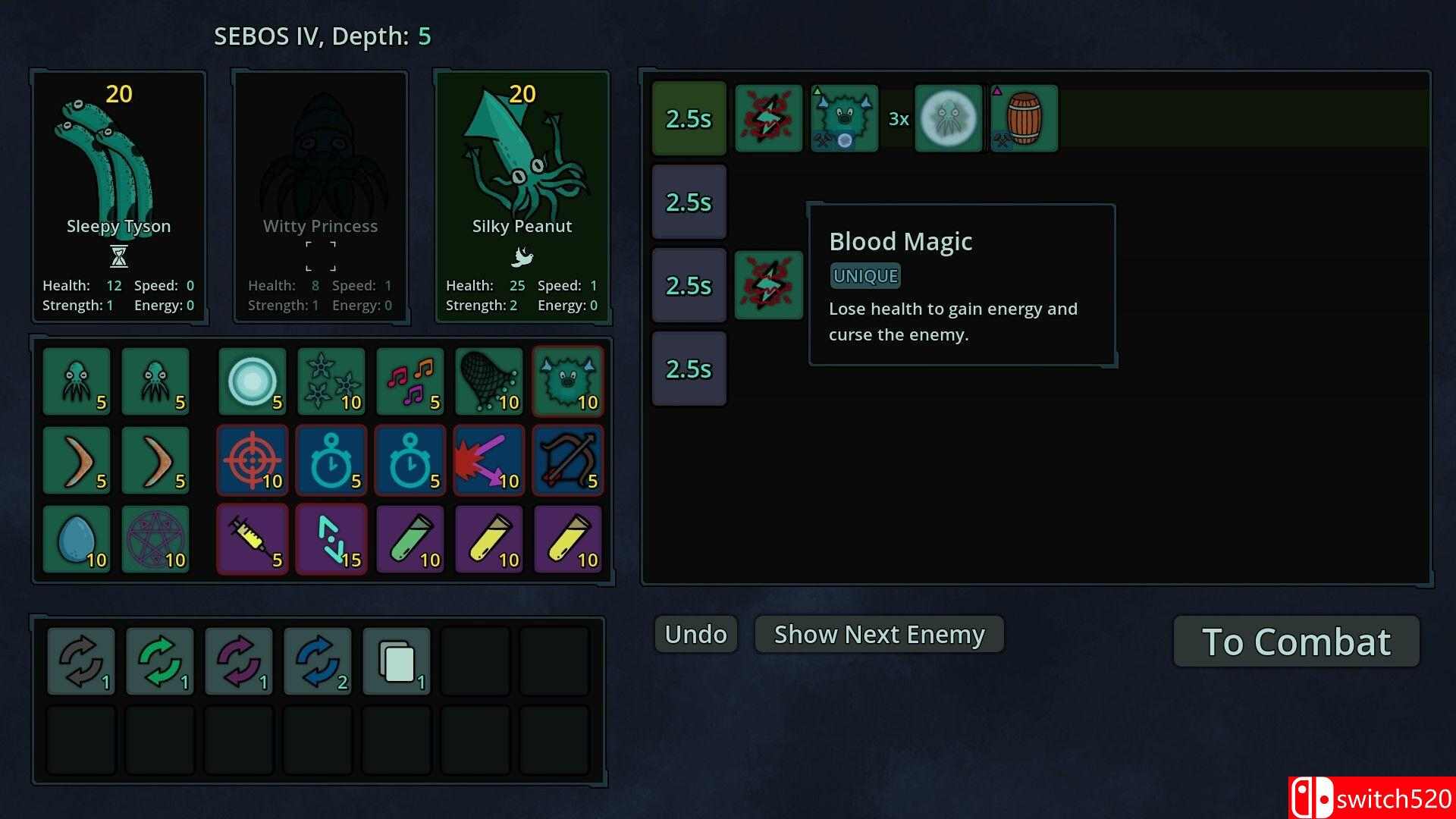Select the blue reroll arrows token

[x=318, y=661]
